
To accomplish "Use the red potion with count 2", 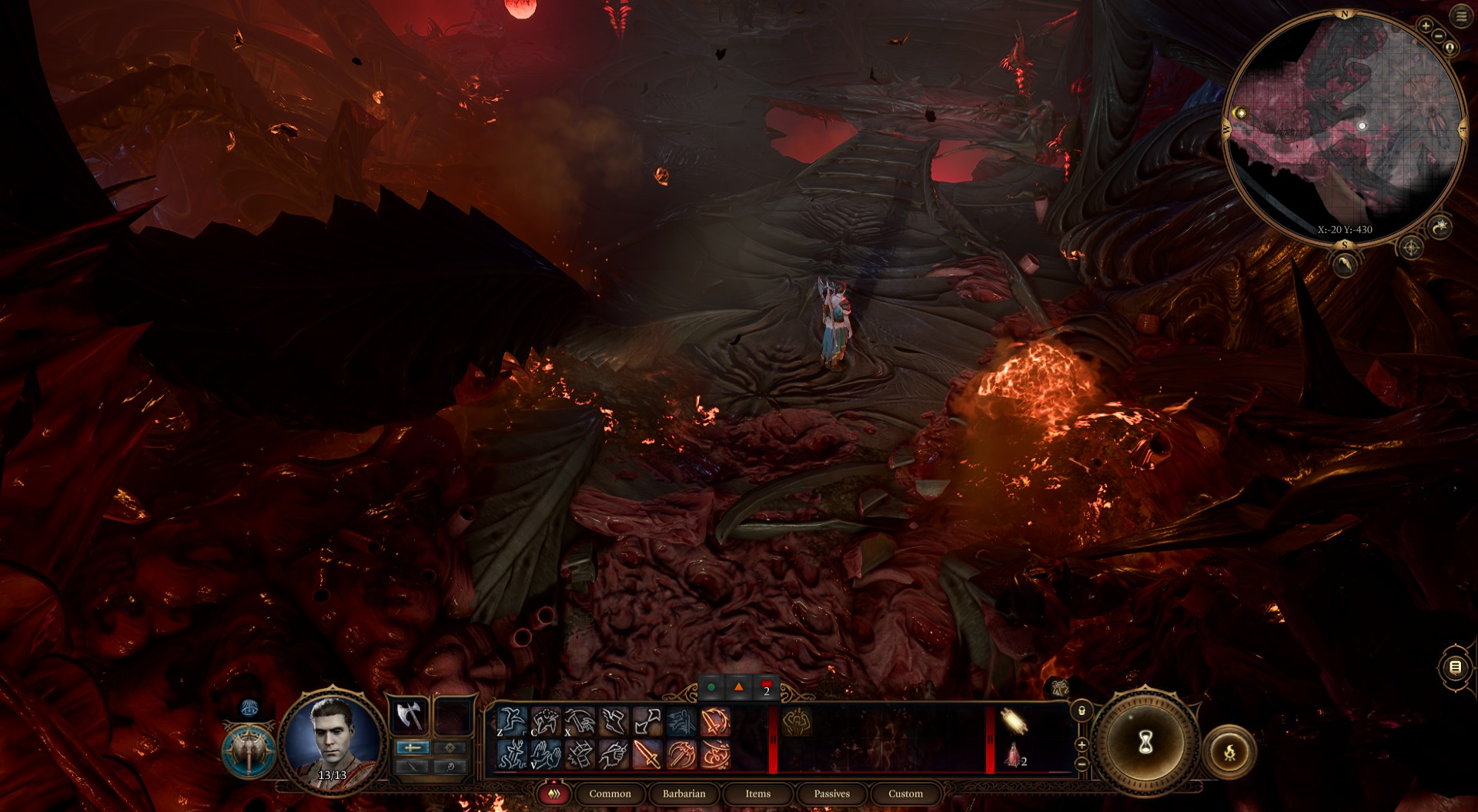I will pyautogui.click(x=1014, y=756).
